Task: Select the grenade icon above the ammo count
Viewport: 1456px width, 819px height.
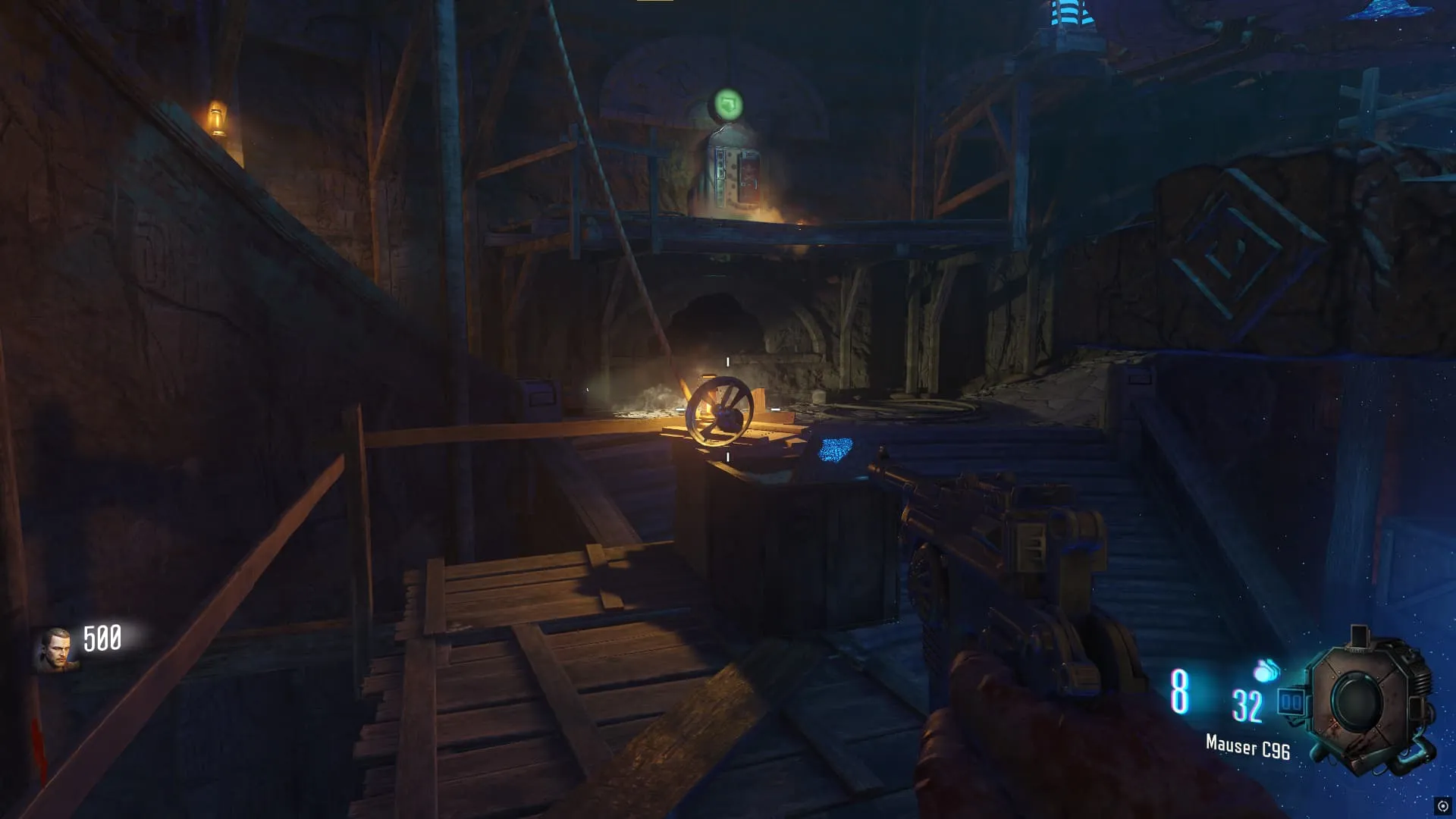Action: click(x=1266, y=670)
